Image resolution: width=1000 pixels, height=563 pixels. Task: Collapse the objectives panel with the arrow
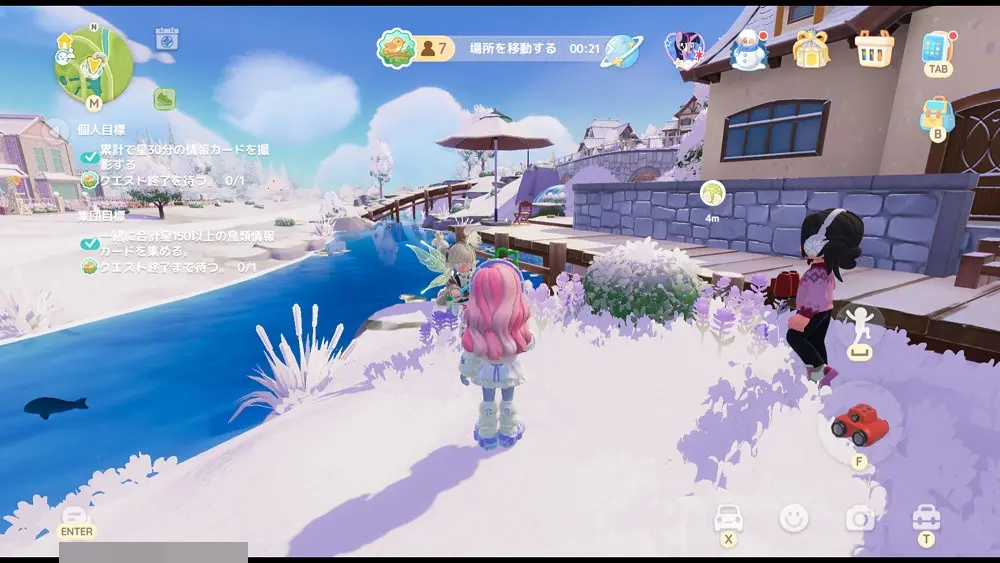click(x=60, y=129)
